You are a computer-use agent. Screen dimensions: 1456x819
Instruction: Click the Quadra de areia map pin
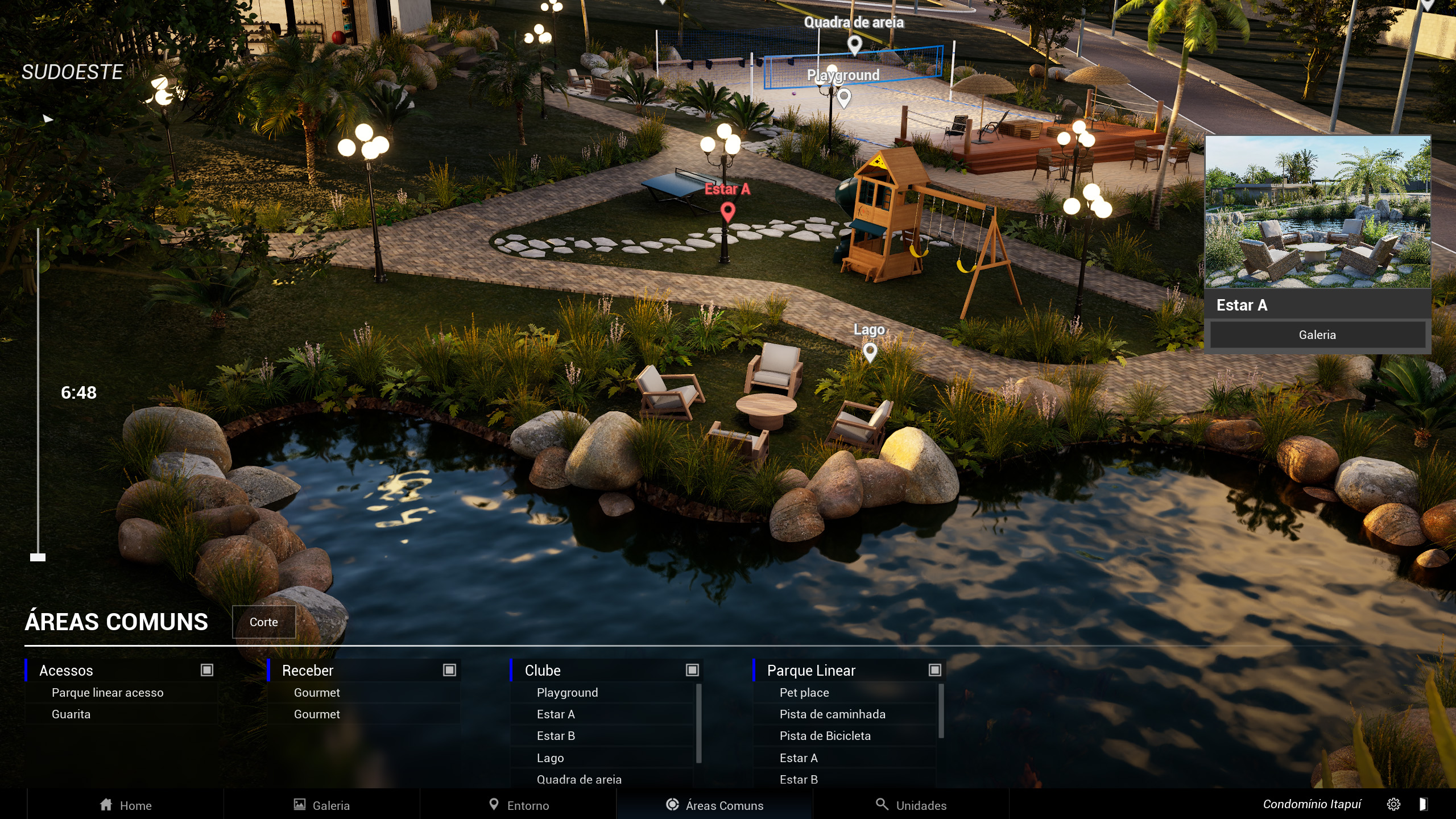click(x=854, y=44)
